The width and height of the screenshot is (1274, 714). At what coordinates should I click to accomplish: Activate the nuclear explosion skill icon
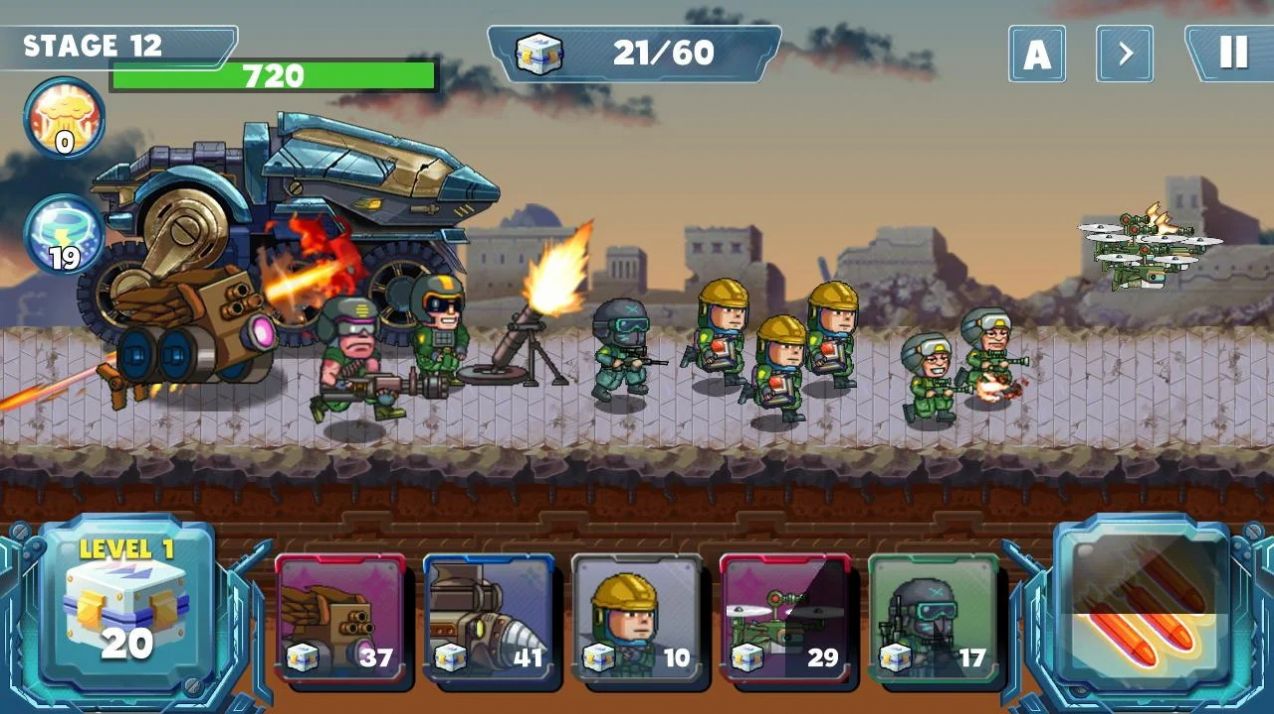pos(64,118)
